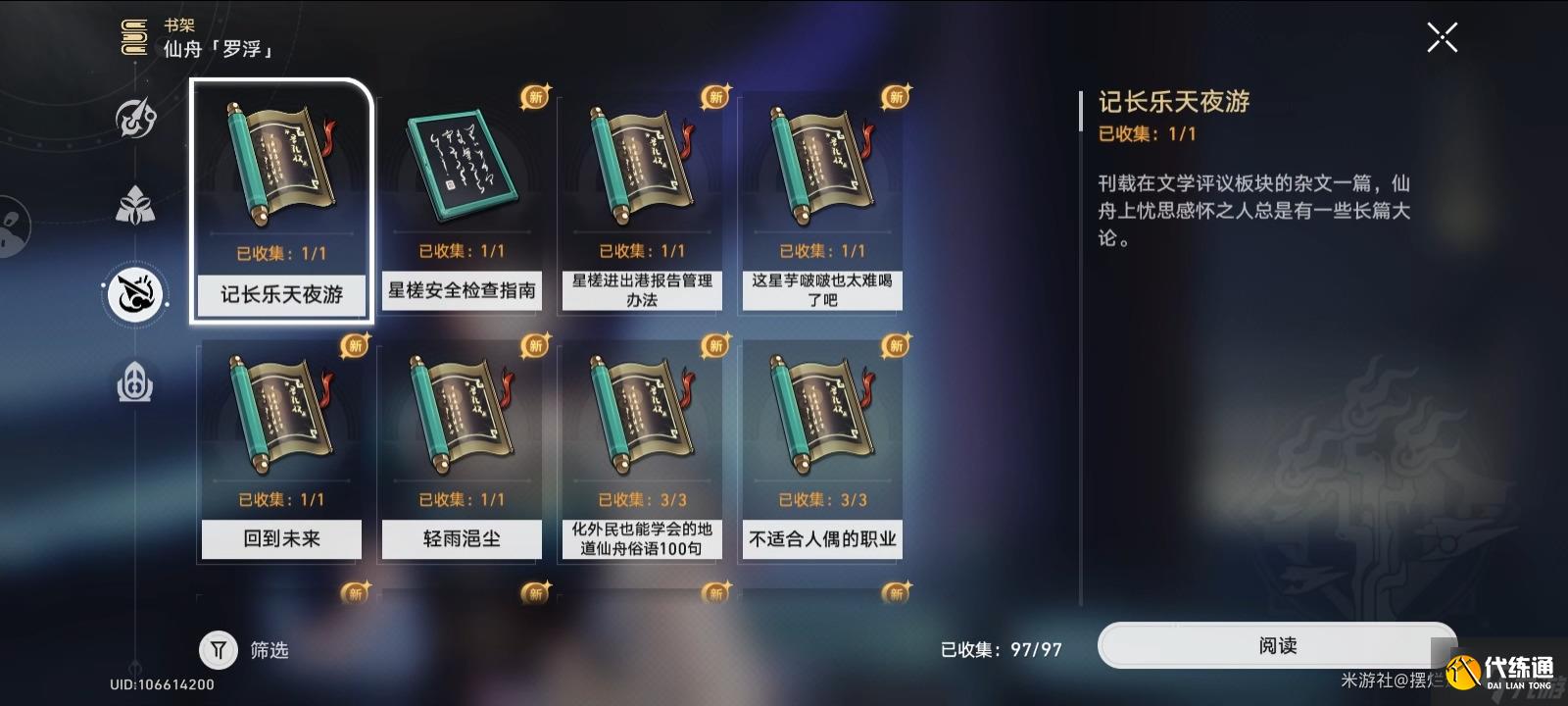Select the compass emblem icon in left sidebar

[135, 118]
